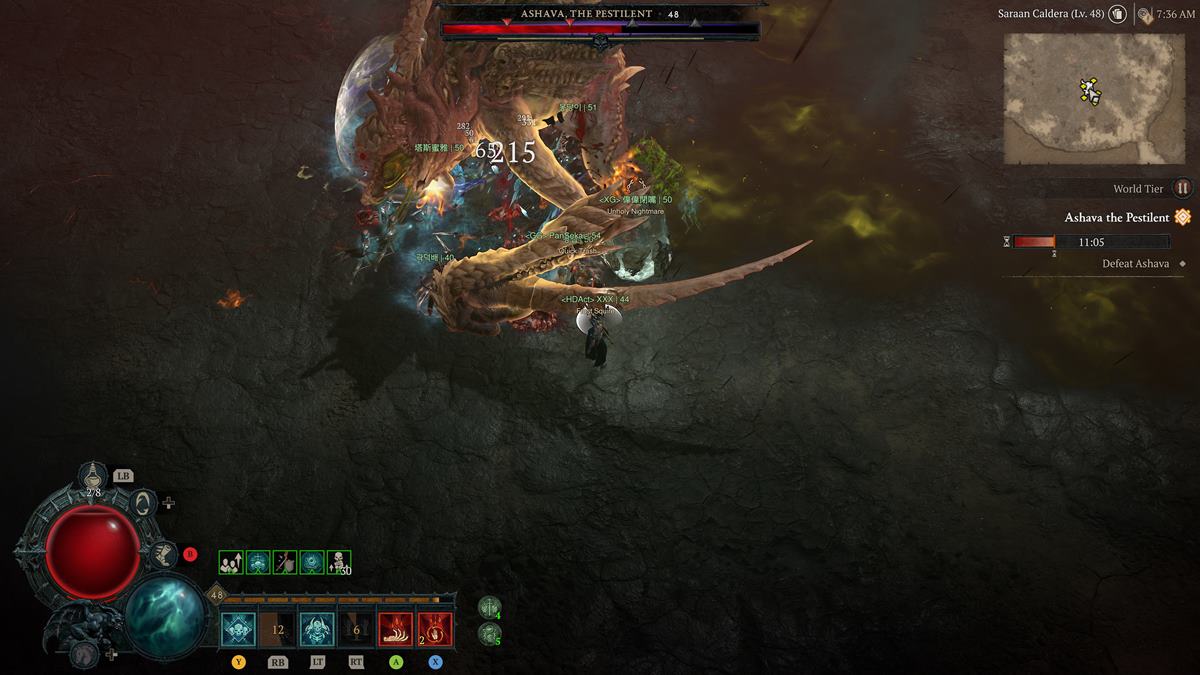Inspect the skeleton buff icon showing 30
This screenshot has height=675, width=1200.
click(339, 562)
